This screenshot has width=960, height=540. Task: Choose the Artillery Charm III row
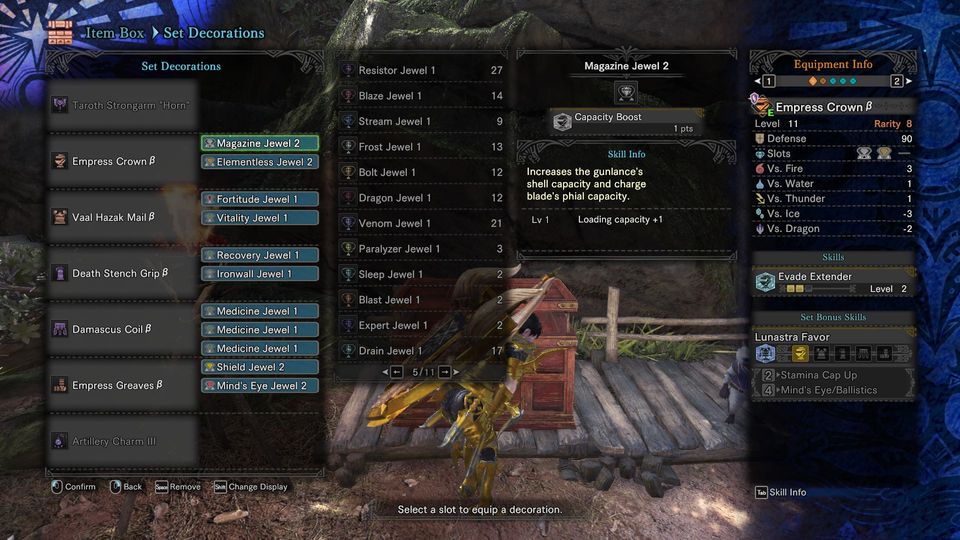point(120,441)
